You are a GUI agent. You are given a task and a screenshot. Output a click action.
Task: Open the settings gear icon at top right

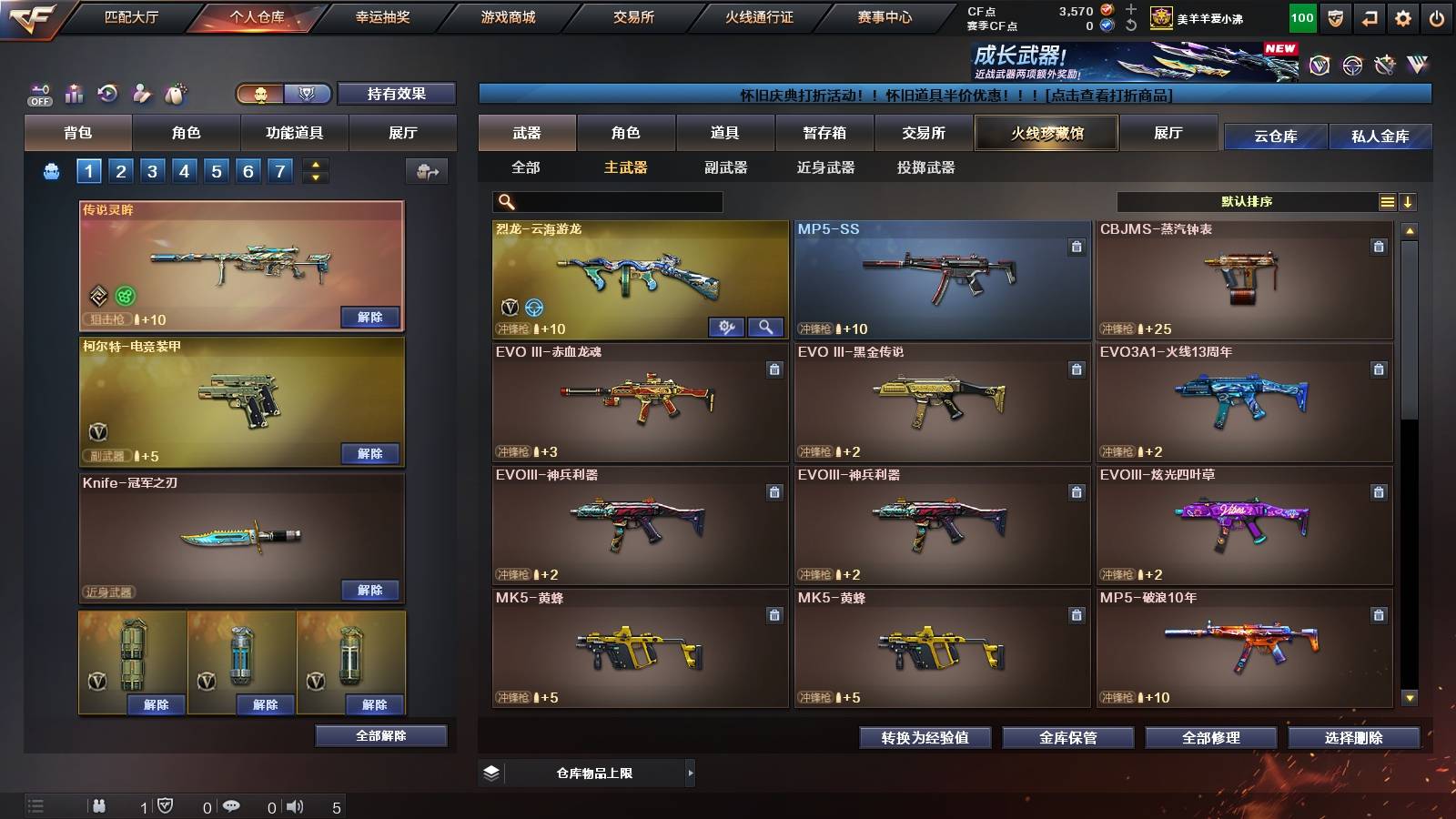point(1402,17)
